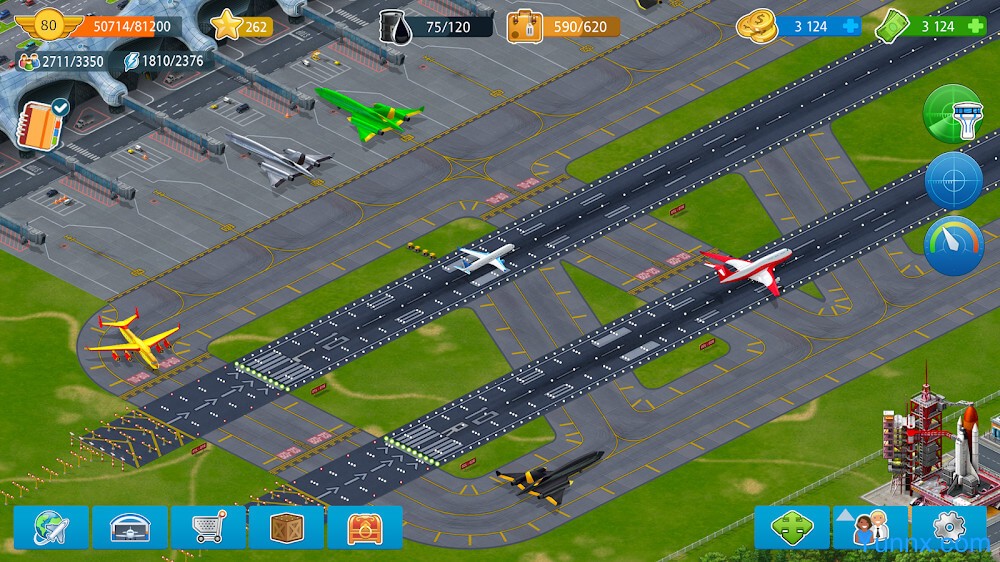Viewport: 1000px width, 562px height.
Task: Open the red treasure chest menu
Action: pyautogui.click(x=365, y=527)
